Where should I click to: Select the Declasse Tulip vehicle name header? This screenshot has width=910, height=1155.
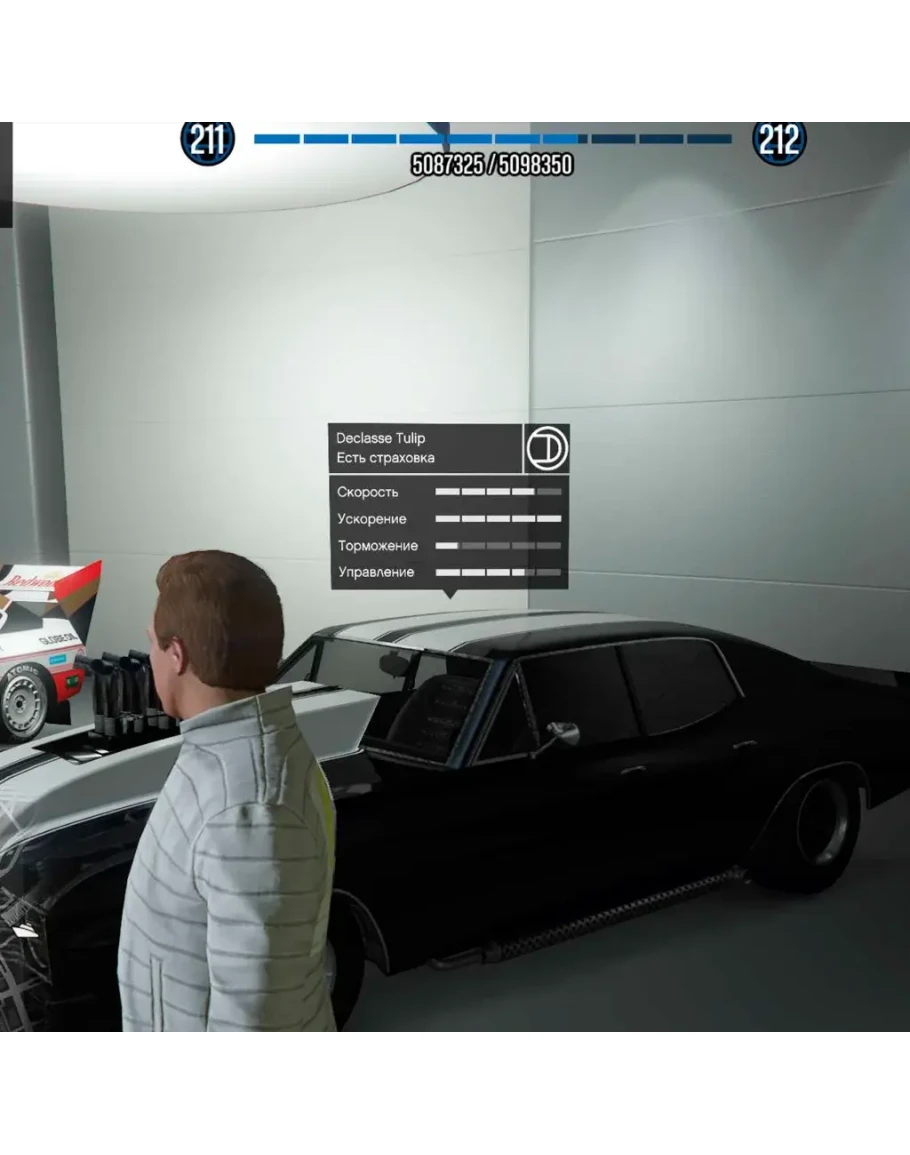[380, 438]
